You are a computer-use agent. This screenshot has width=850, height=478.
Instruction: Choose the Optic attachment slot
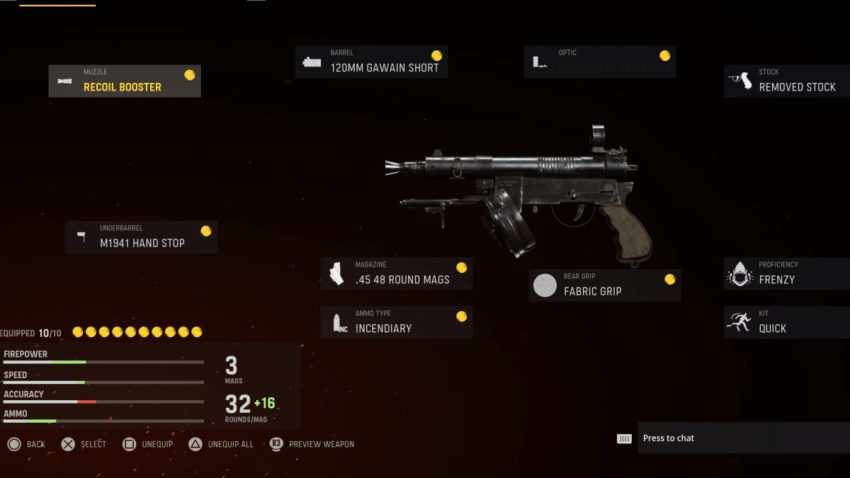(599, 62)
